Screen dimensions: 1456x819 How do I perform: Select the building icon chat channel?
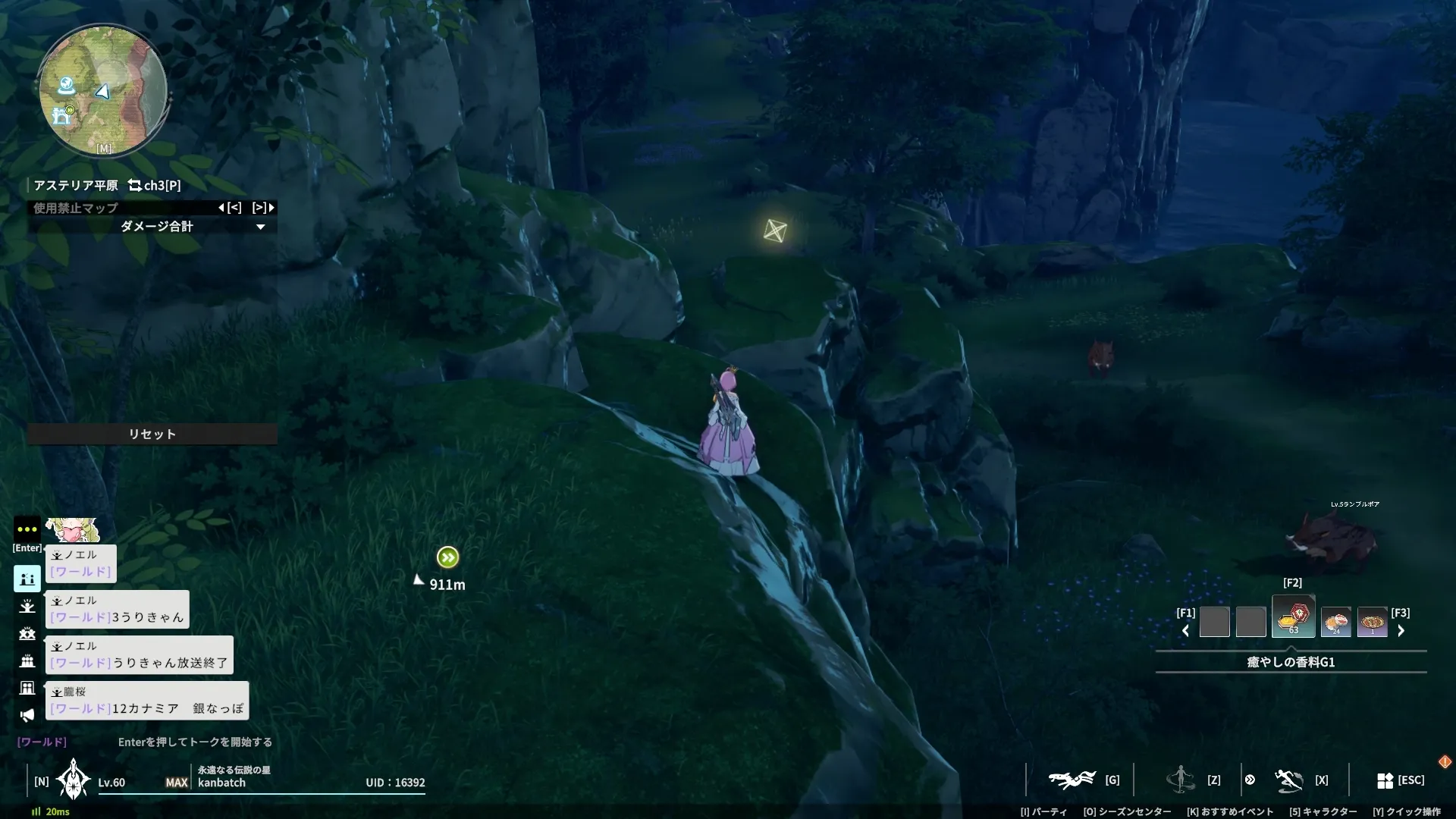pyautogui.click(x=27, y=688)
